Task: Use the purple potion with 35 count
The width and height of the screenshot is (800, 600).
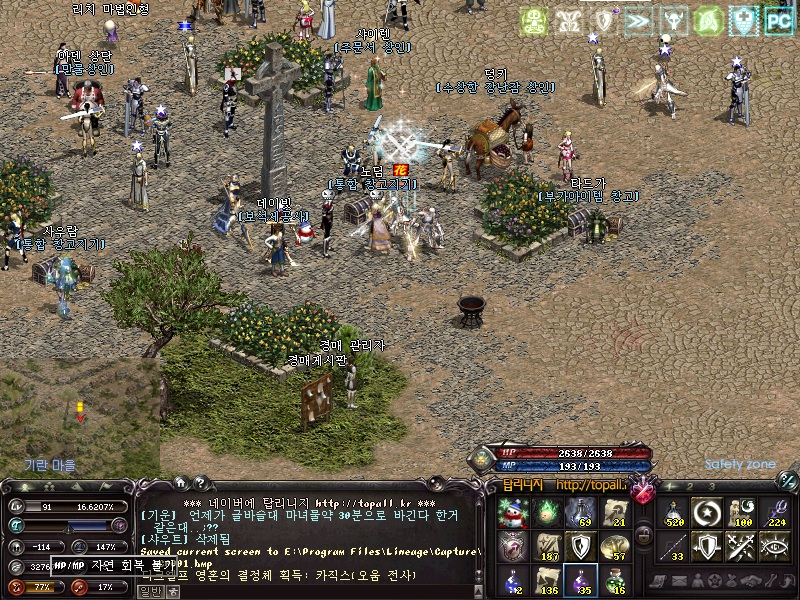Action: [580, 580]
